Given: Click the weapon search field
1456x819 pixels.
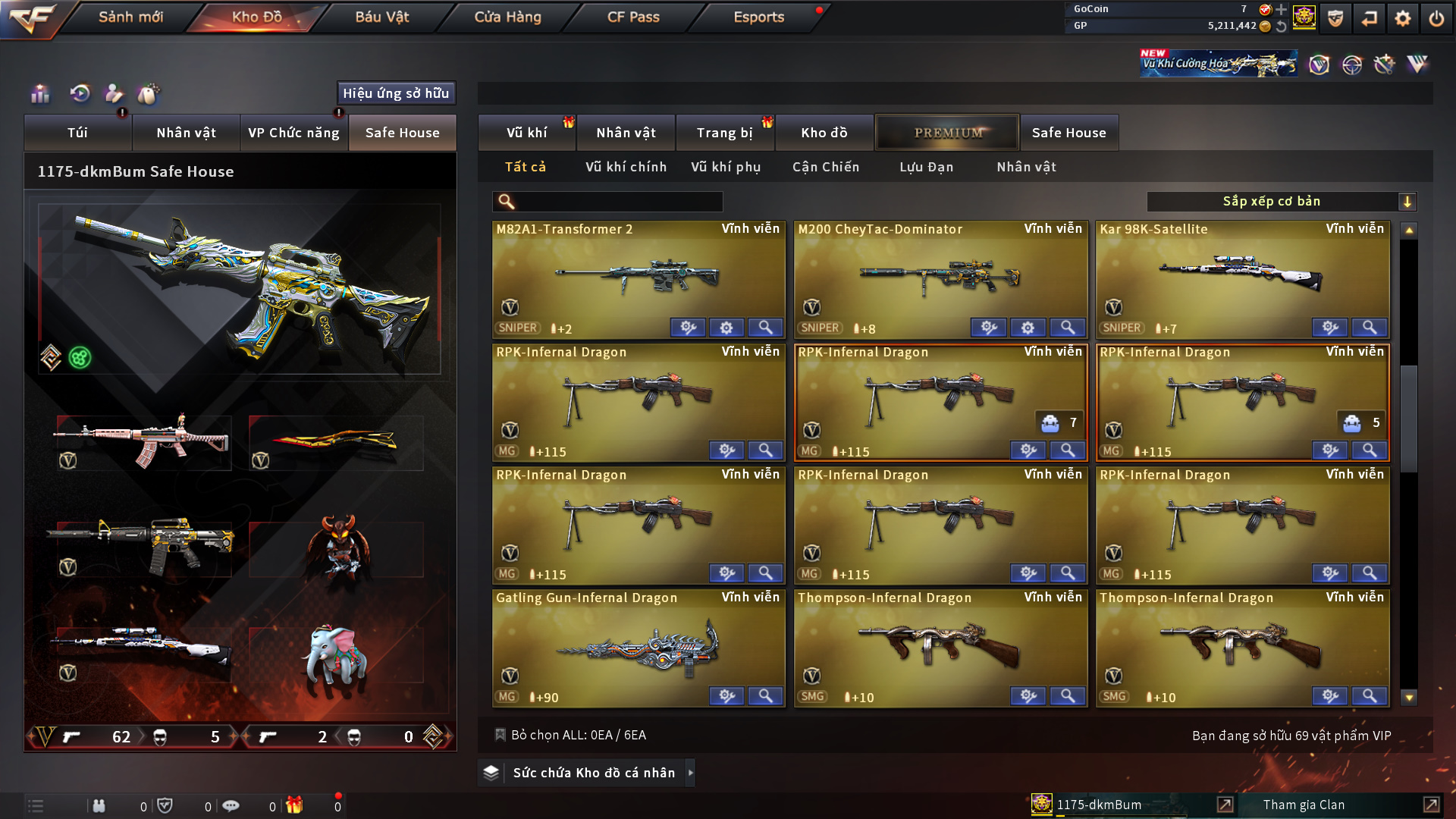Looking at the screenshot, I should (618, 202).
